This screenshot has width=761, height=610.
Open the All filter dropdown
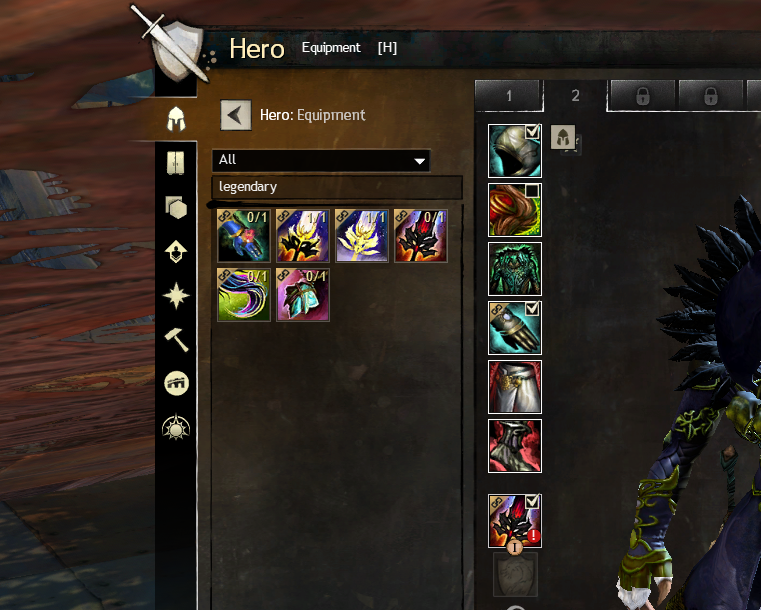pos(320,160)
